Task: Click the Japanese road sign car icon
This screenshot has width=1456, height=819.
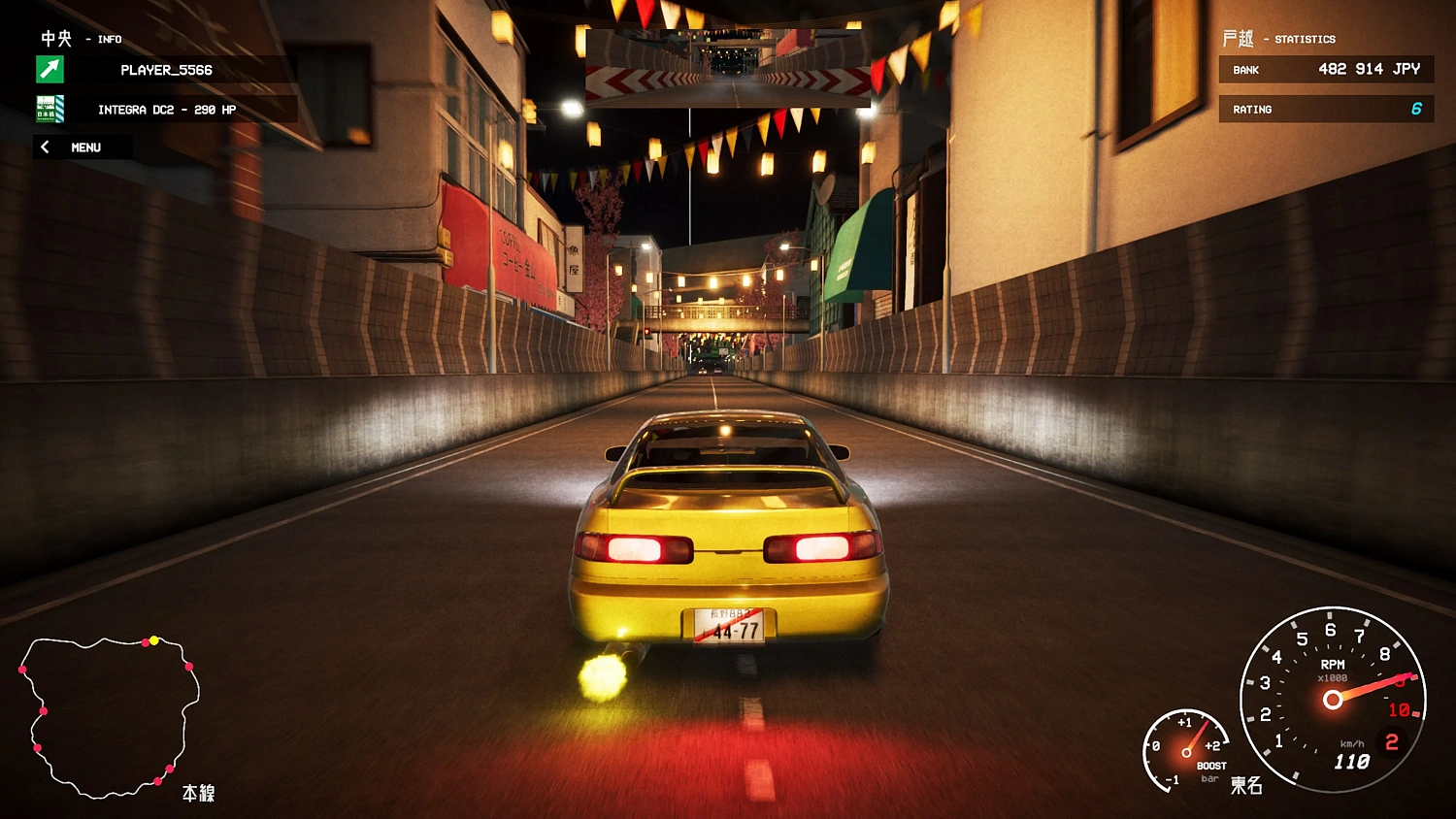Action: click(49, 110)
